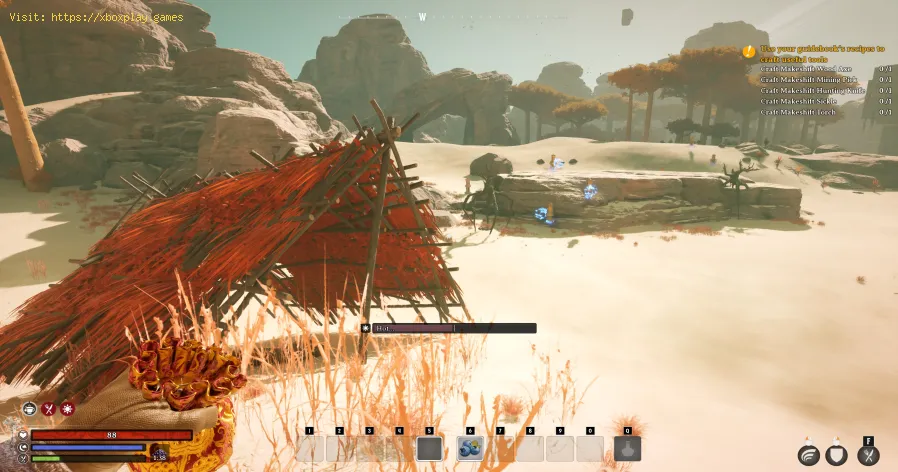The height and width of the screenshot is (472, 898).
Task: Activate the shield ability icon
Action: click(838, 455)
